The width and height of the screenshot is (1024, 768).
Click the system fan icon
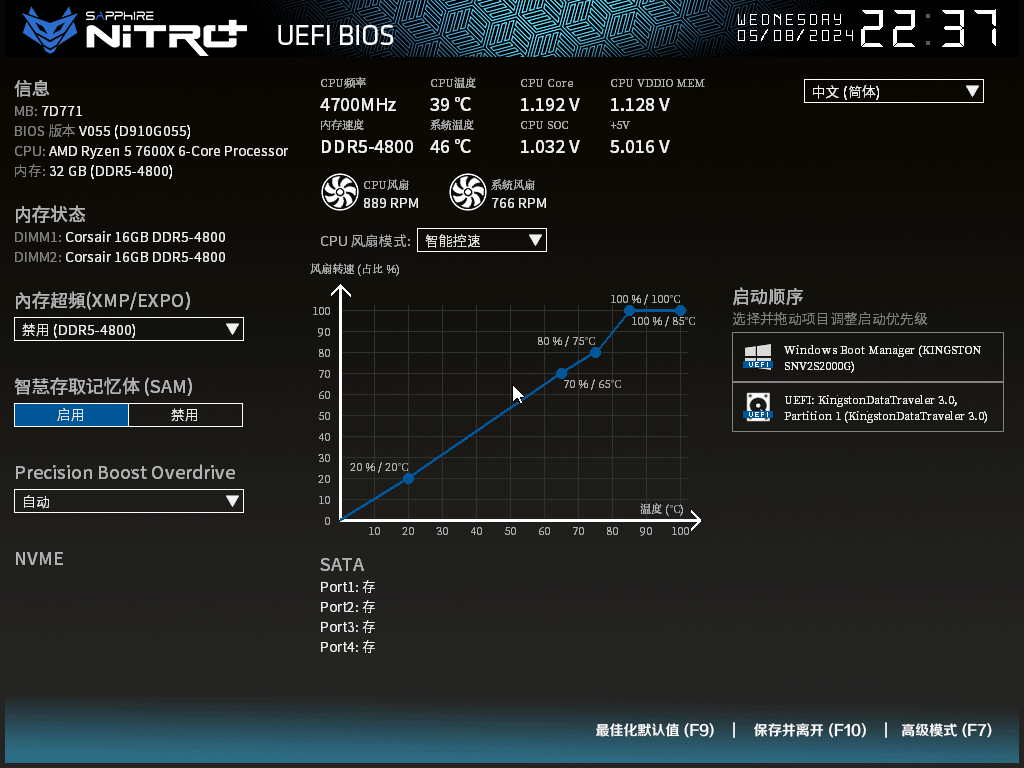[467, 192]
